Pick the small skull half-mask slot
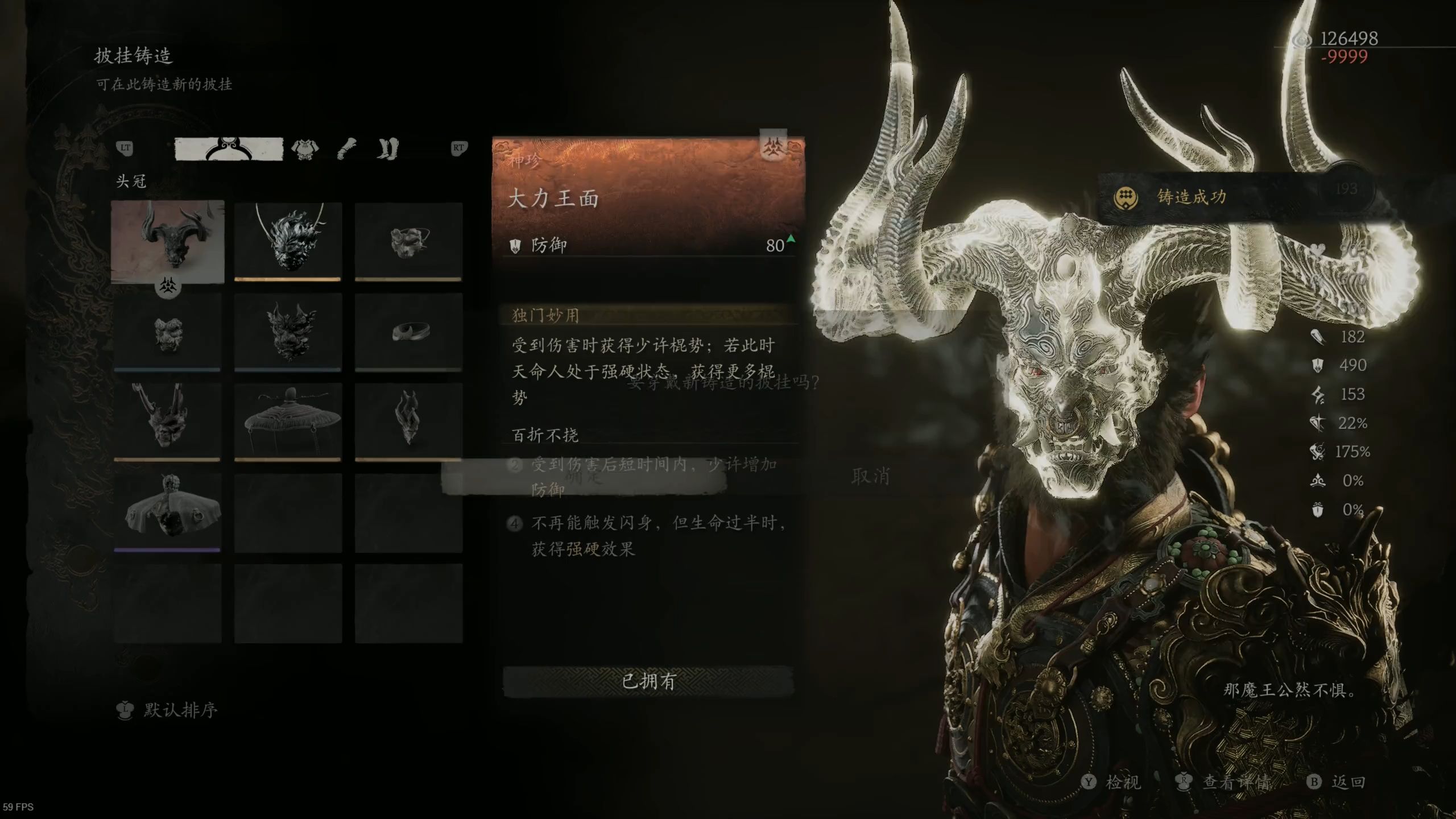 [x=408, y=241]
